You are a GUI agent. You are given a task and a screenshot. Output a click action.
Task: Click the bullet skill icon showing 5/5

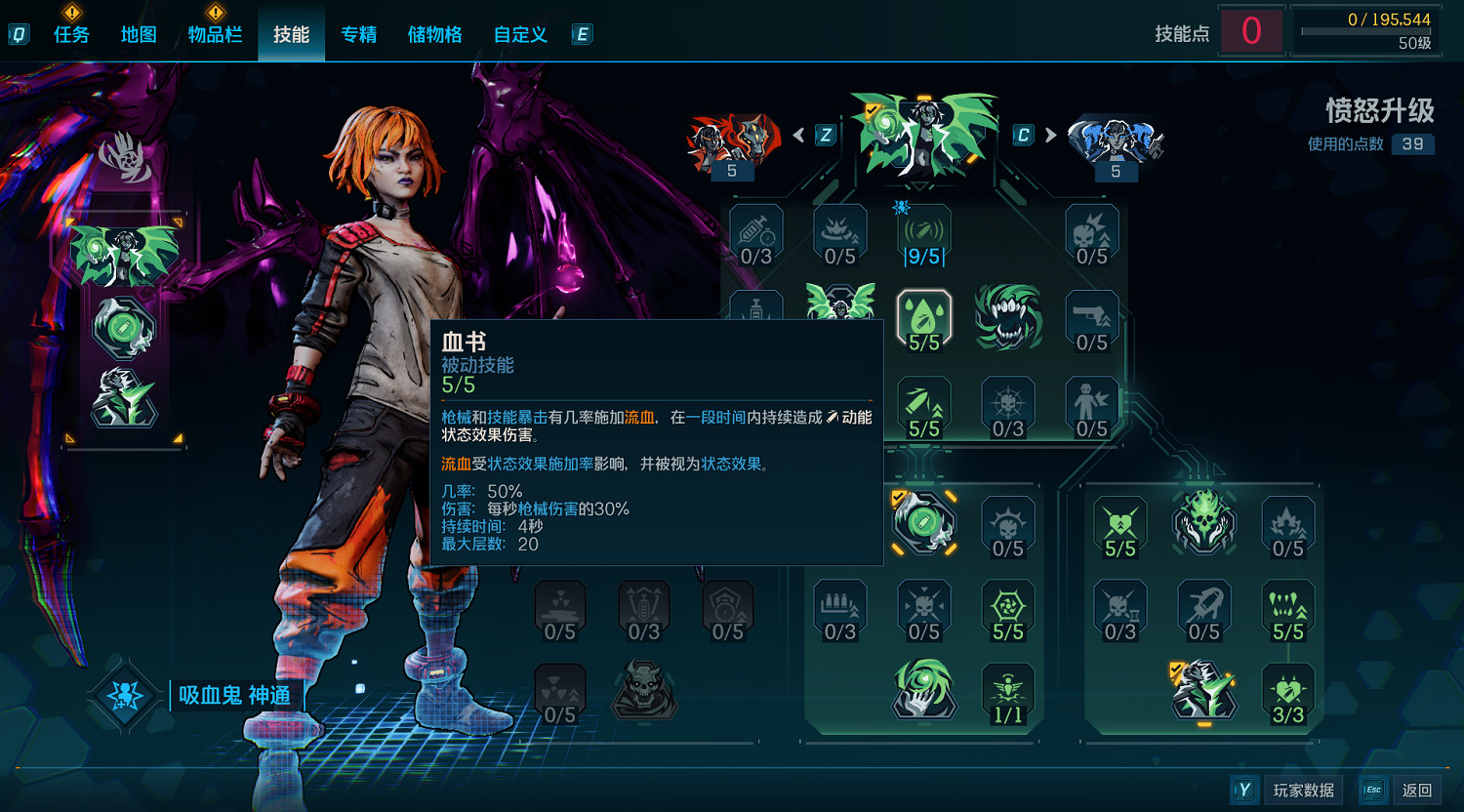click(x=923, y=403)
